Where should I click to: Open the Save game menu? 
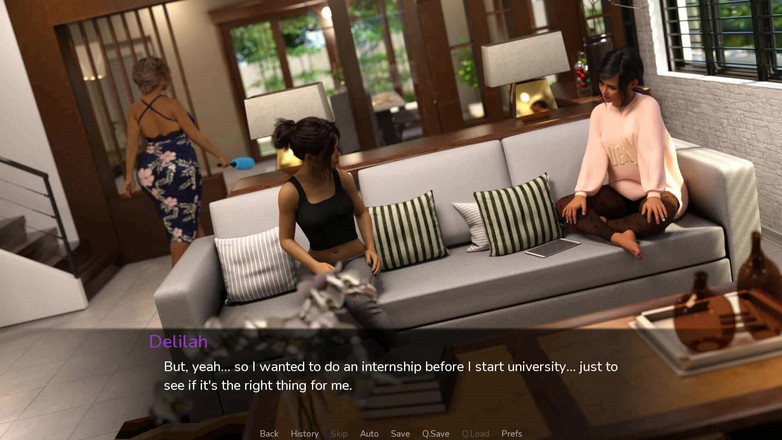point(400,434)
